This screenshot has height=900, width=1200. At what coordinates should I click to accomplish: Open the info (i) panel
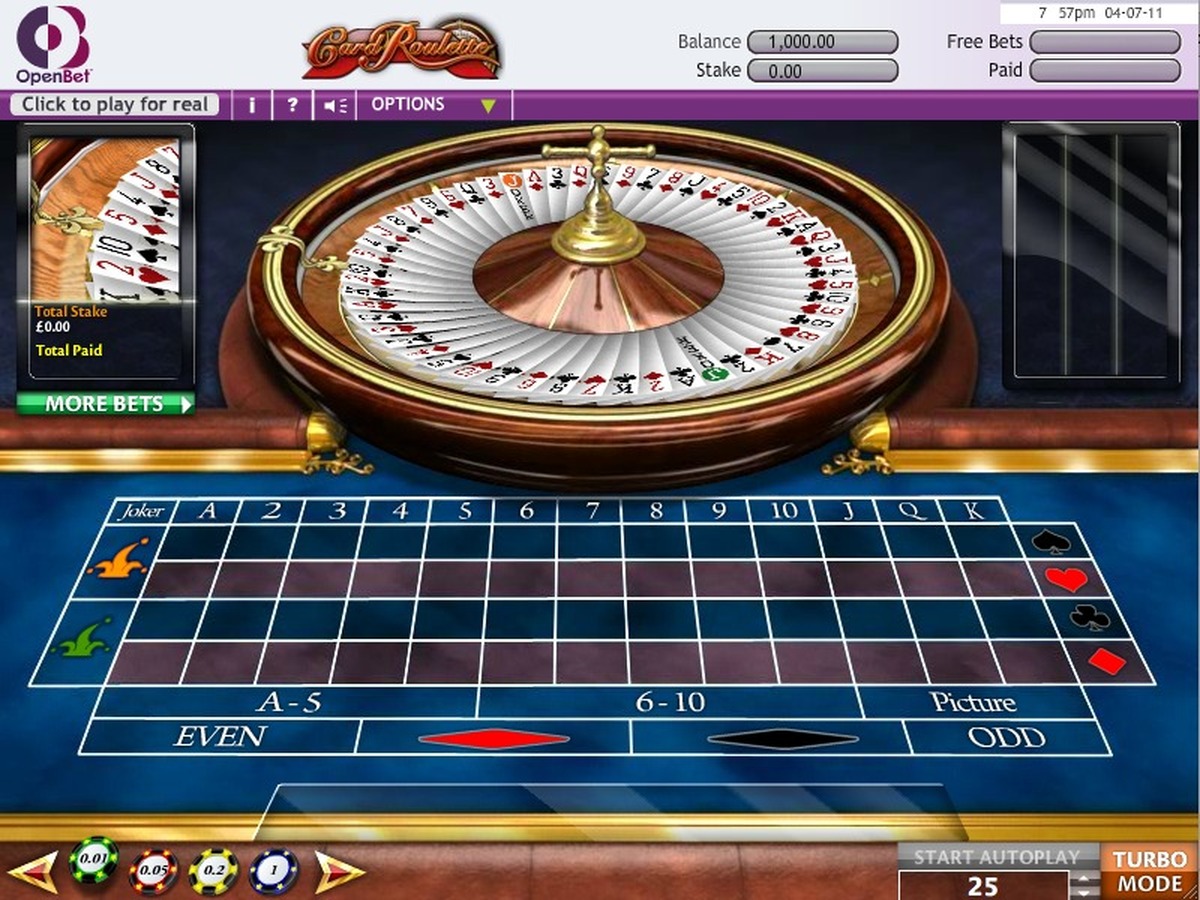coord(252,105)
